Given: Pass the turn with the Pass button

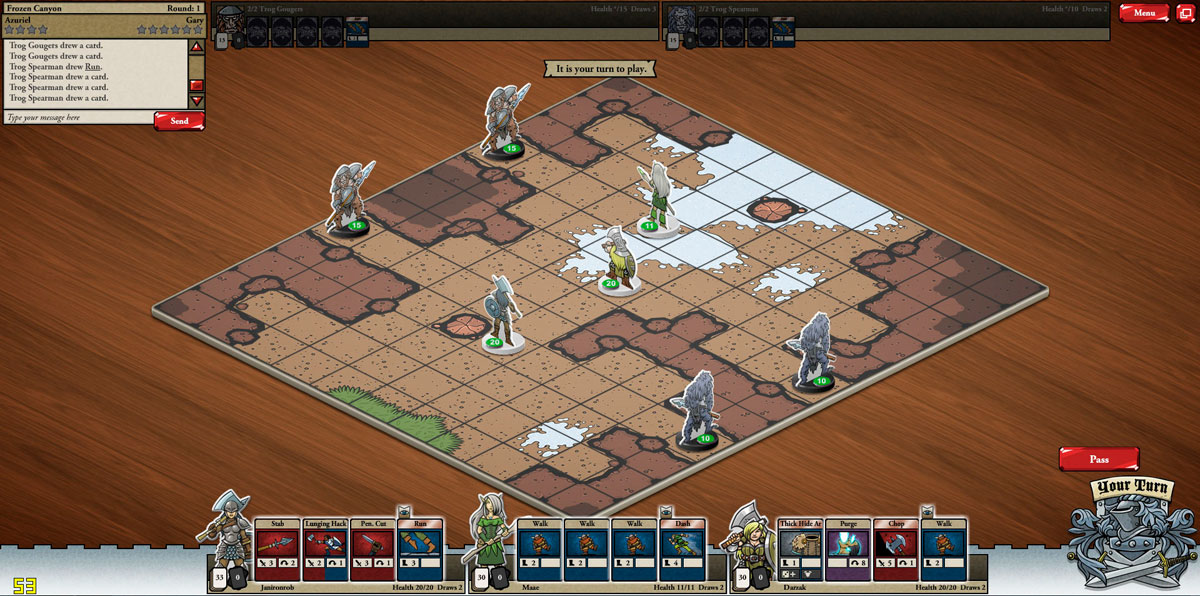Looking at the screenshot, I should (x=1099, y=459).
